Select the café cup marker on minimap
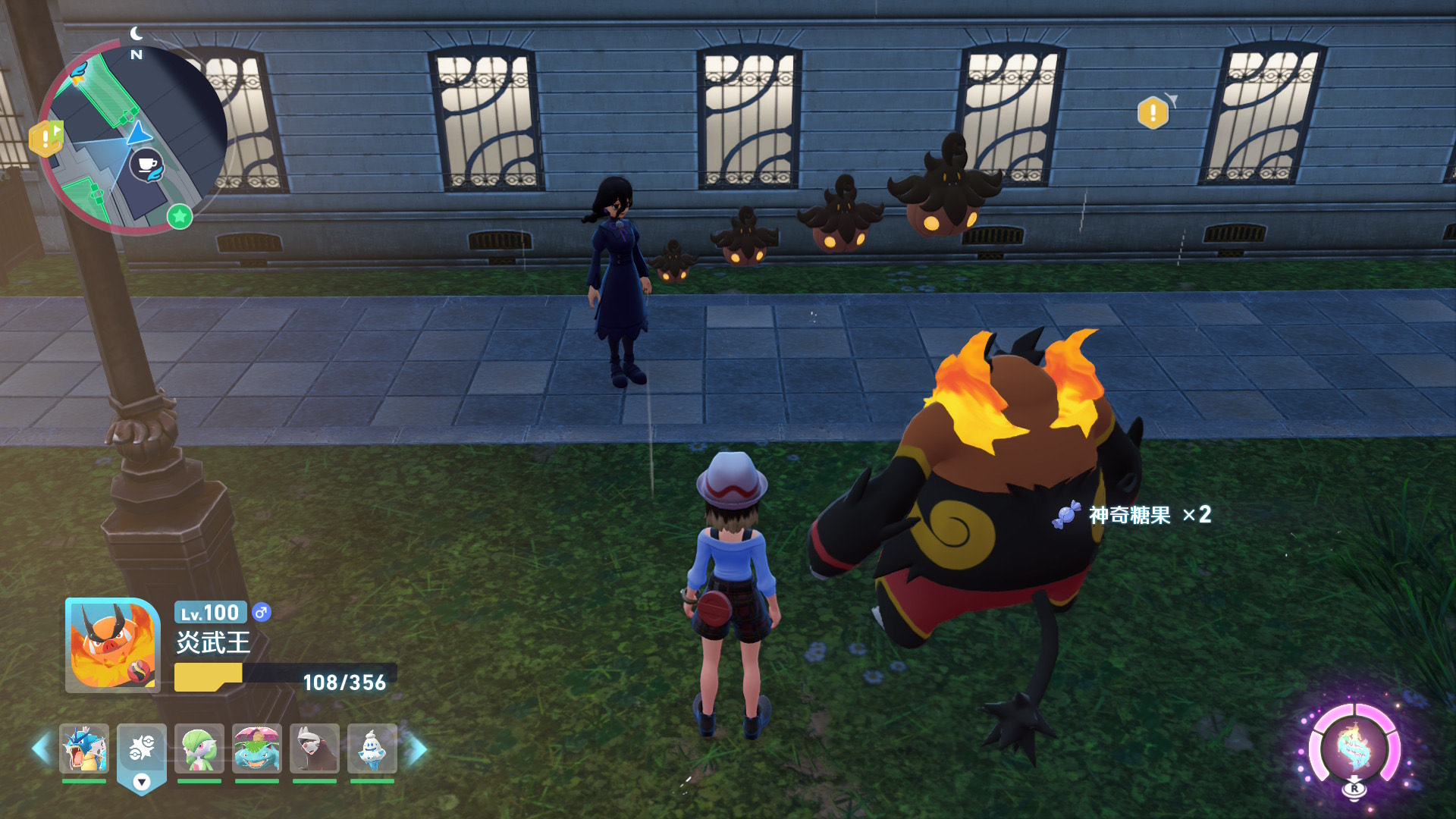 coord(146,165)
